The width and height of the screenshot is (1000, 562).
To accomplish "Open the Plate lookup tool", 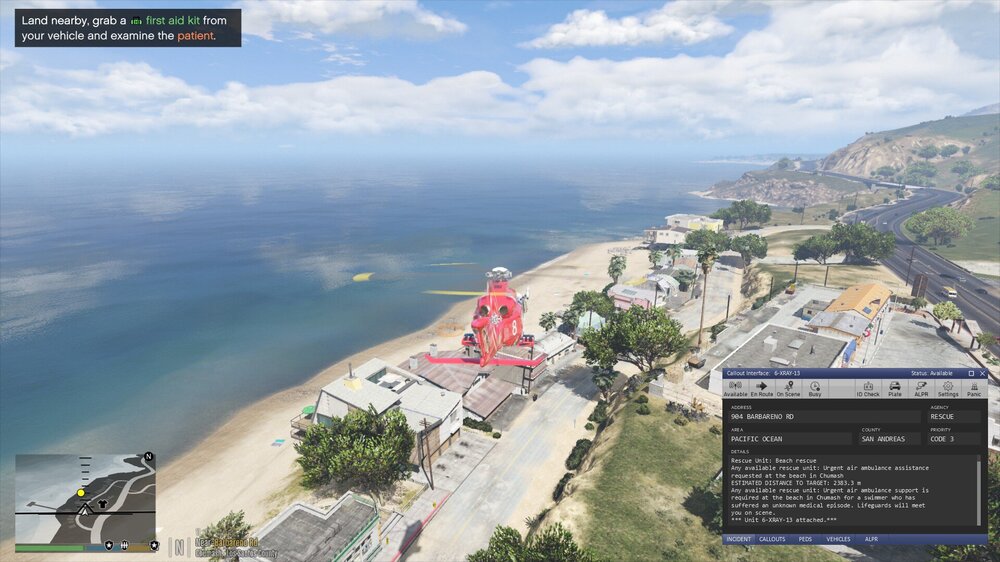I will [x=895, y=389].
